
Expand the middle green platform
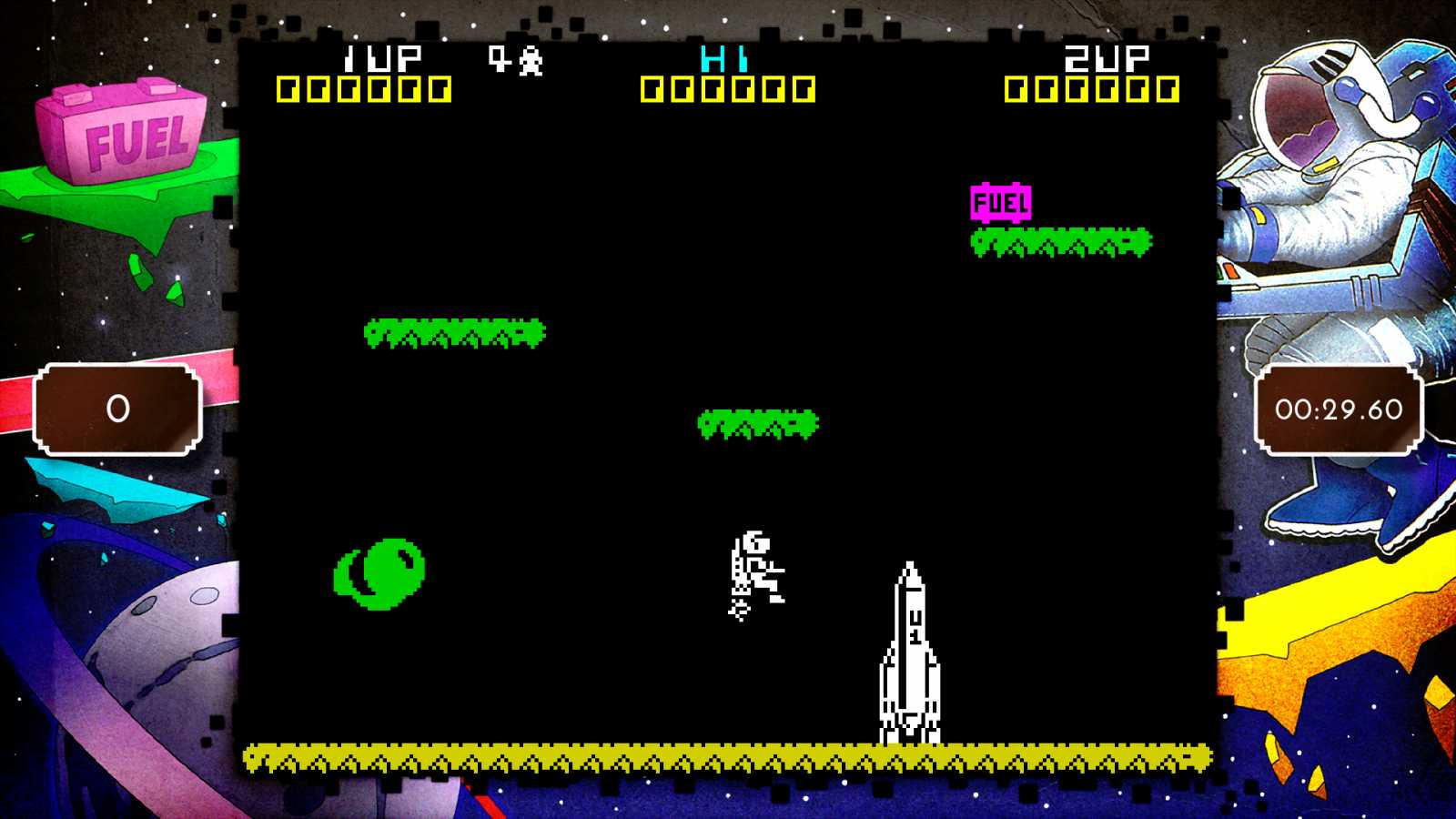[x=755, y=423]
